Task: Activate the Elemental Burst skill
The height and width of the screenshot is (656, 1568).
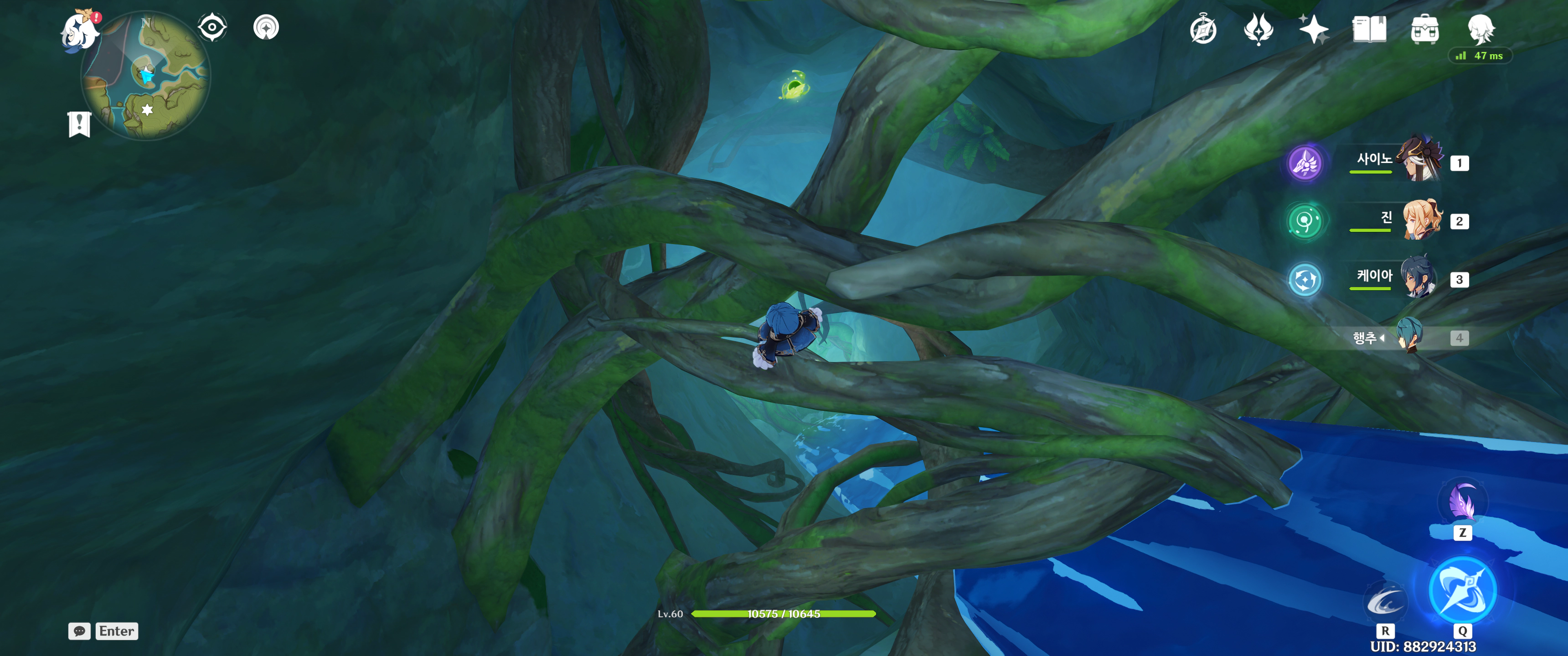Action: (1462, 589)
